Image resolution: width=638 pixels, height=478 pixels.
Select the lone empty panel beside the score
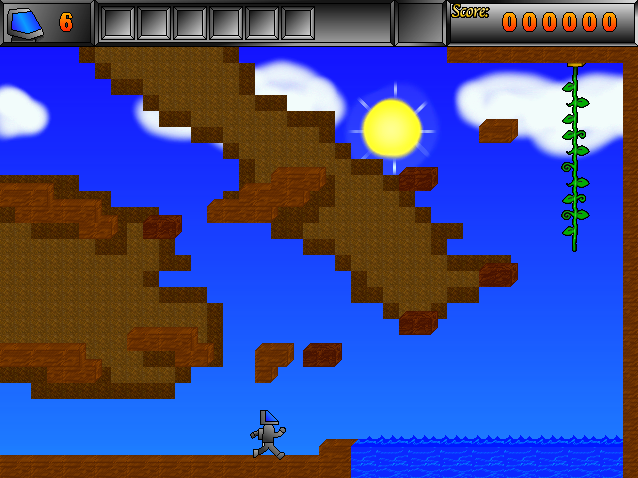point(419,22)
